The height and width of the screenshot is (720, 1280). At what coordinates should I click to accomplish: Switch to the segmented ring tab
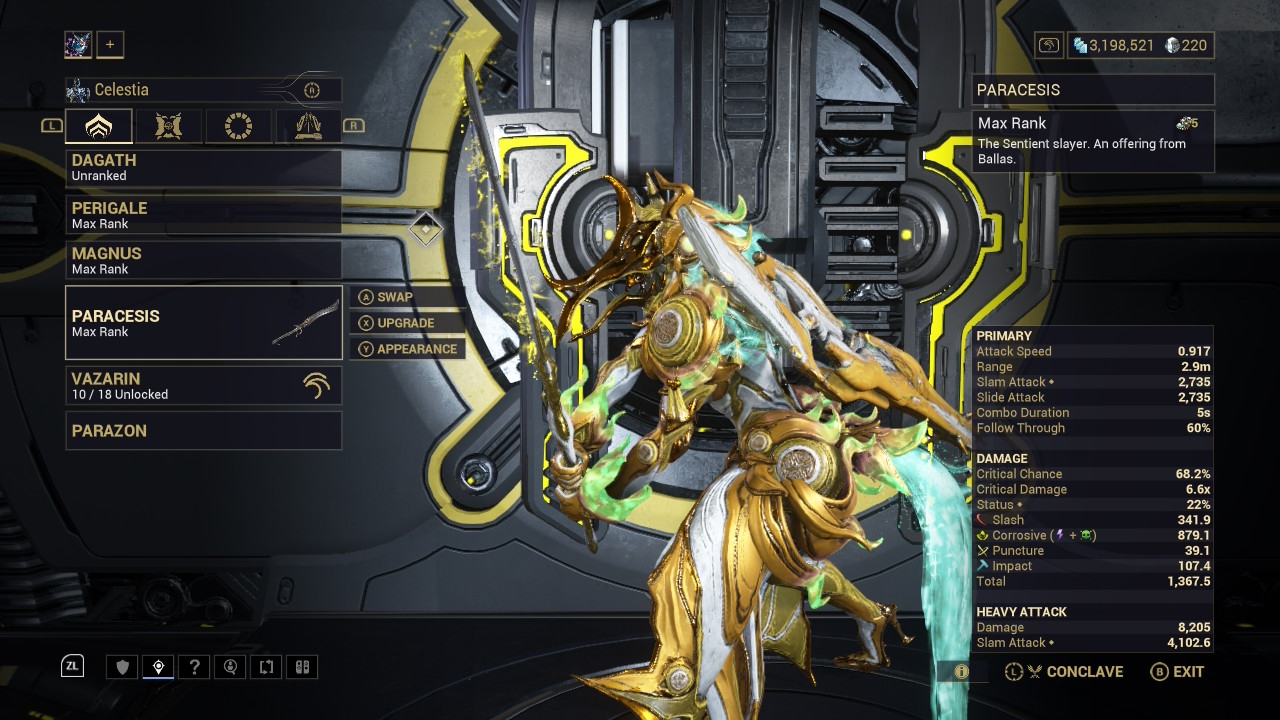238,126
